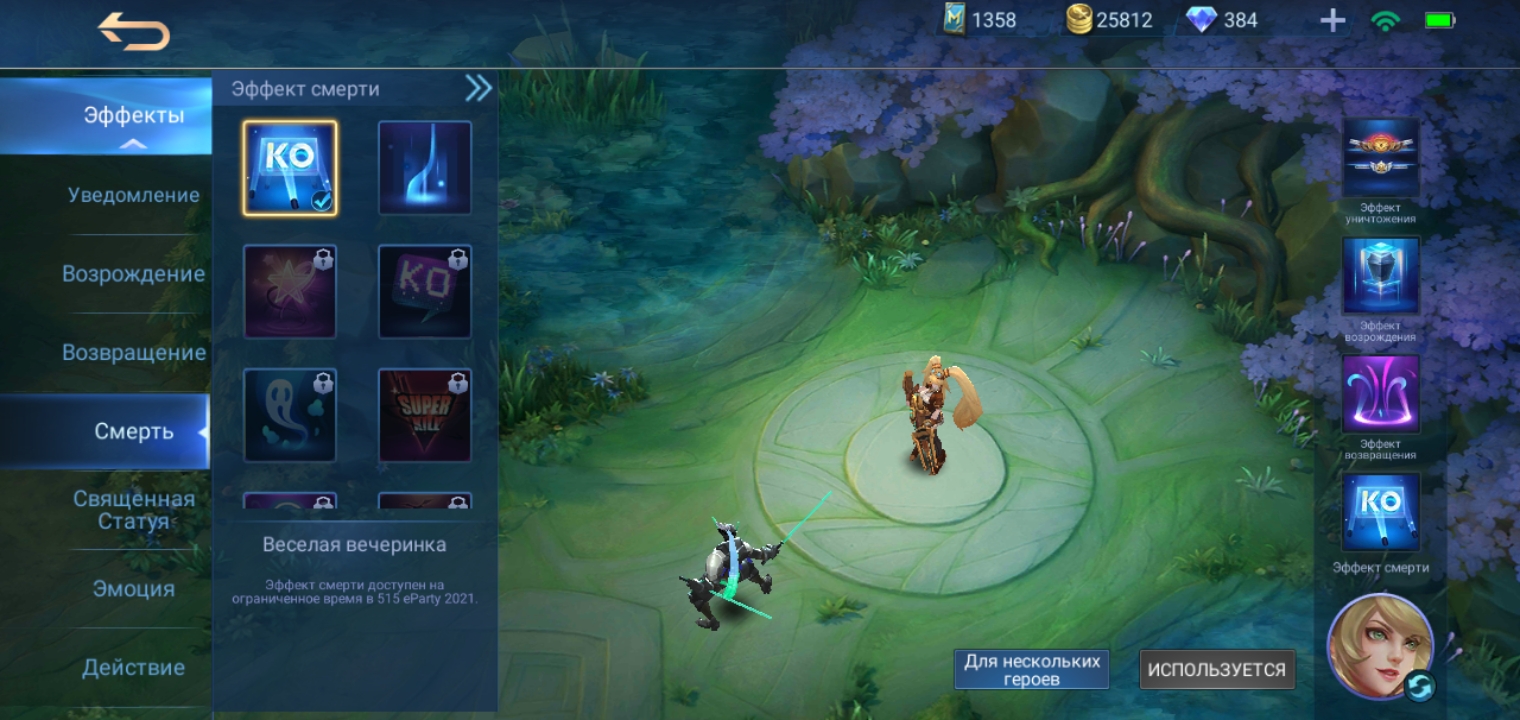The height and width of the screenshot is (720, 1520).
Task: Select the Действие tab
Action: pos(133,667)
